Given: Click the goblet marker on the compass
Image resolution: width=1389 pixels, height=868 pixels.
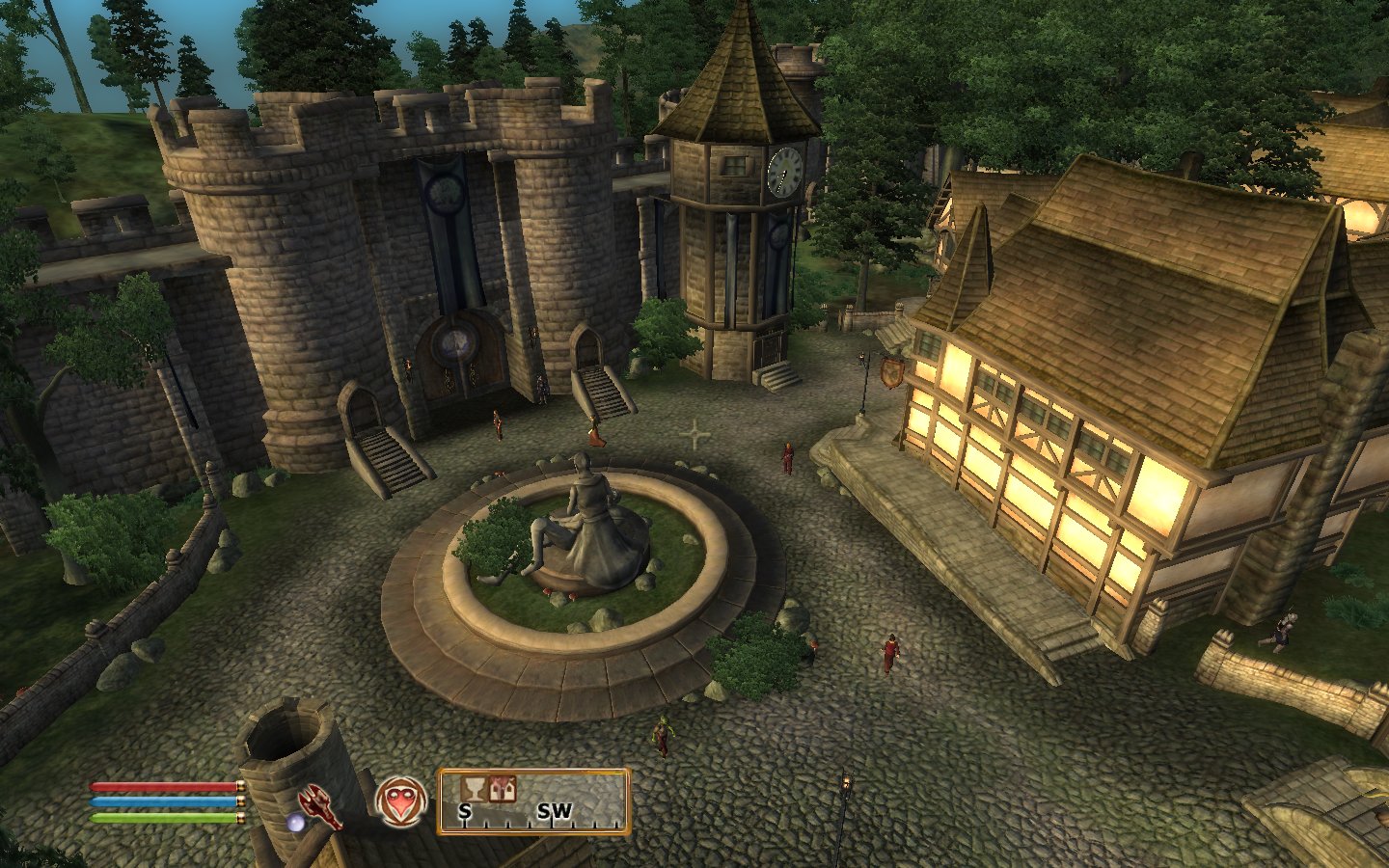Looking at the screenshot, I should [473, 789].
